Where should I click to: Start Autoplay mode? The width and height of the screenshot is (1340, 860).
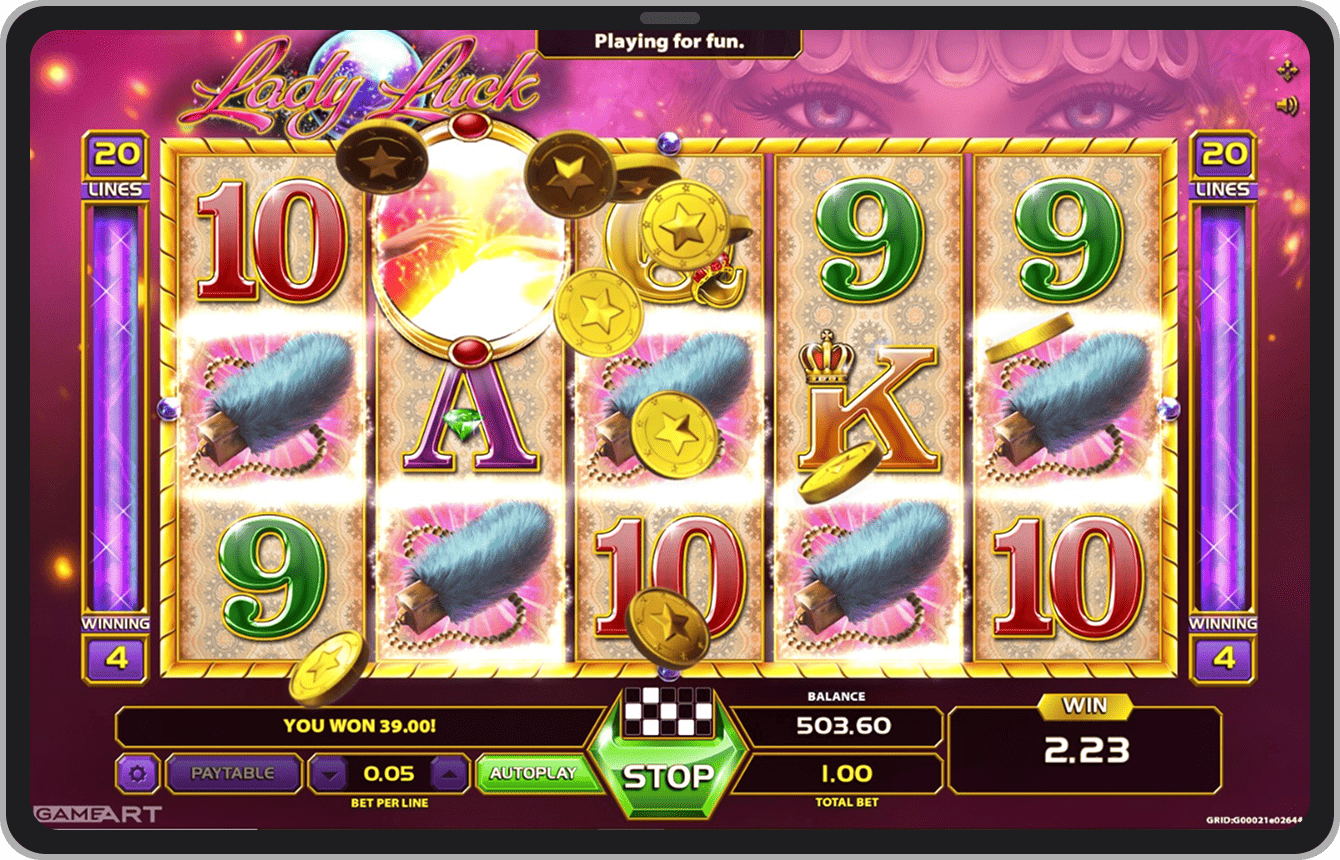tap(533, 773)
